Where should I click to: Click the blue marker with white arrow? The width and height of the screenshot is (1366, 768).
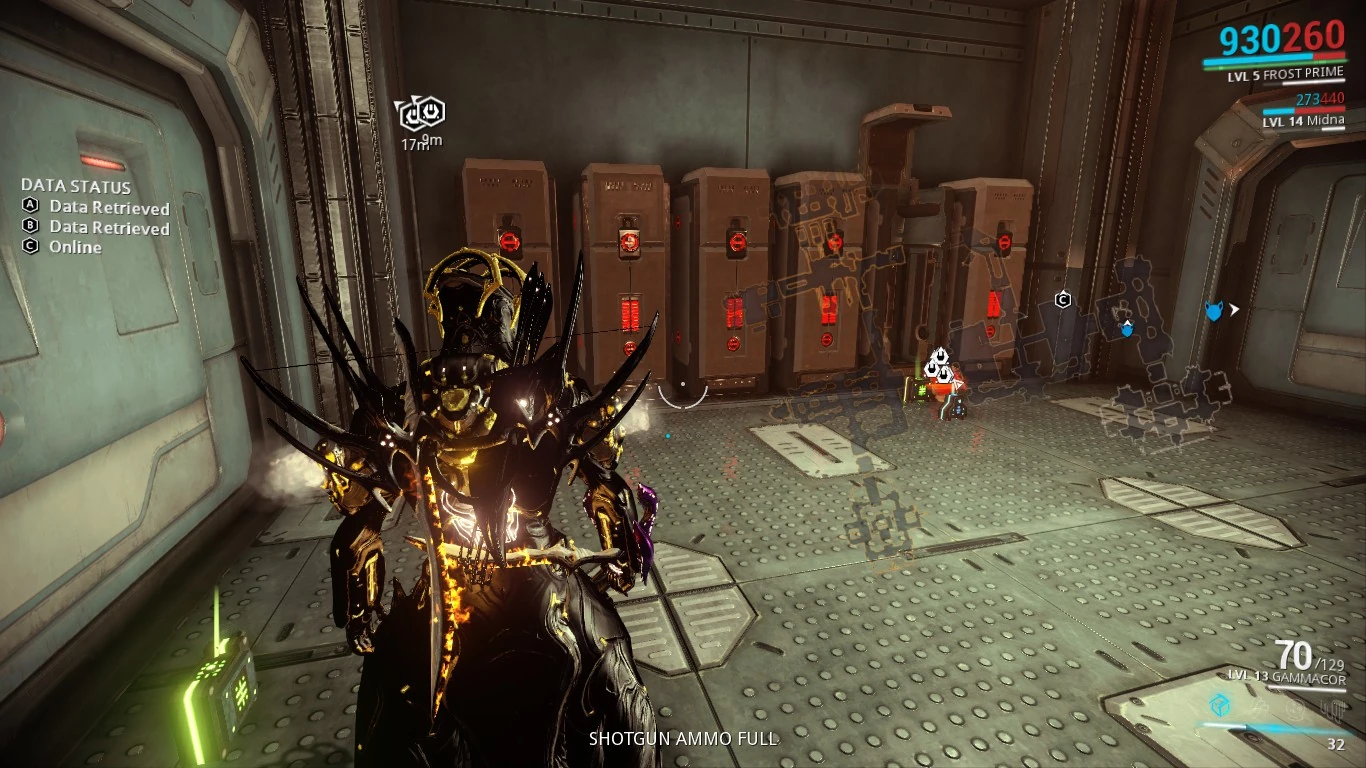pyautogui.click(x=1214, y=311)
